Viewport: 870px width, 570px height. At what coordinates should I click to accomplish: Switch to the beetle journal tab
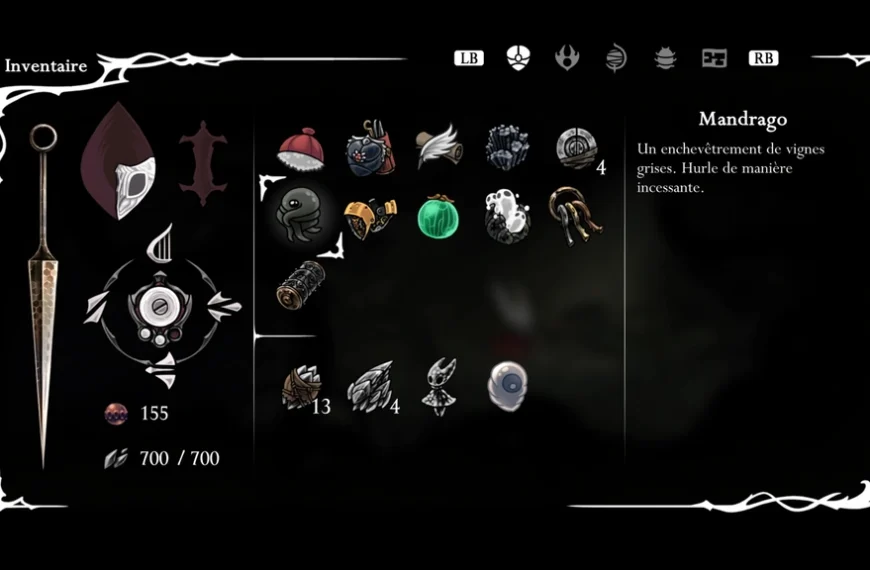[x=665, y=58]
